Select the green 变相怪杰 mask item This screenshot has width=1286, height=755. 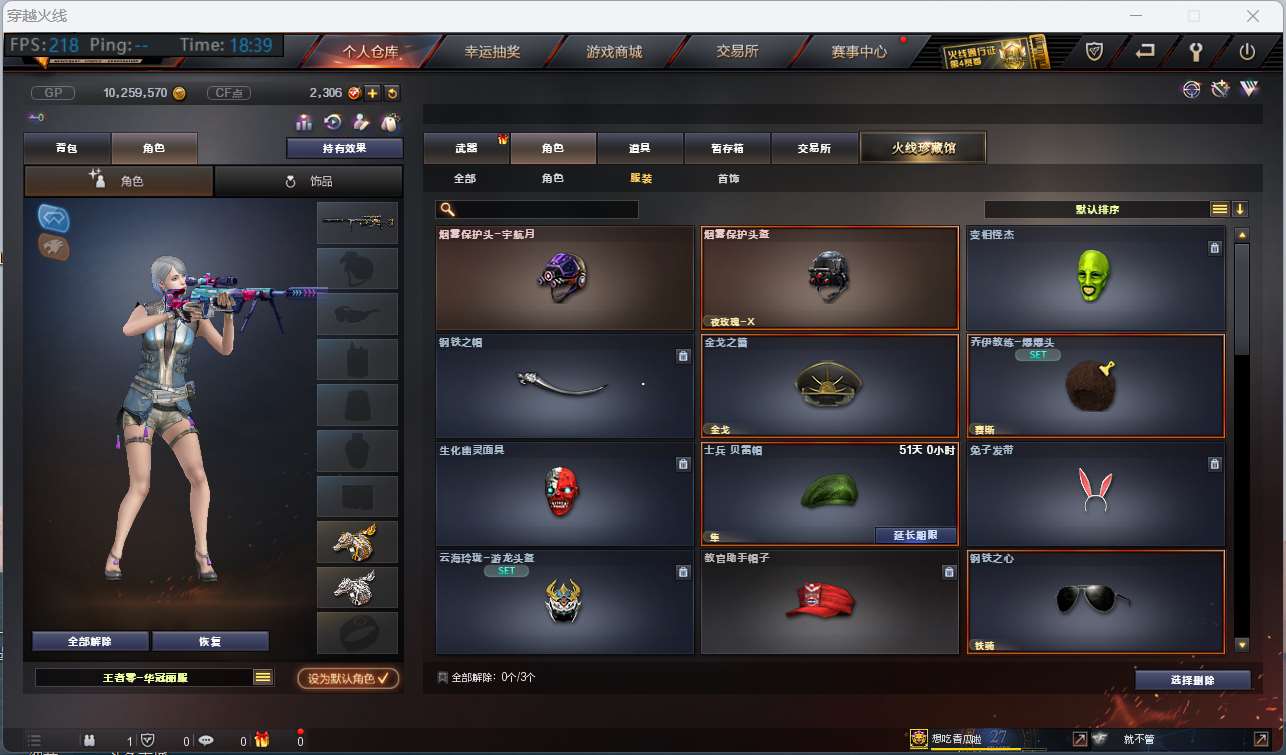pyautogui.click(x=1095, y=278)
